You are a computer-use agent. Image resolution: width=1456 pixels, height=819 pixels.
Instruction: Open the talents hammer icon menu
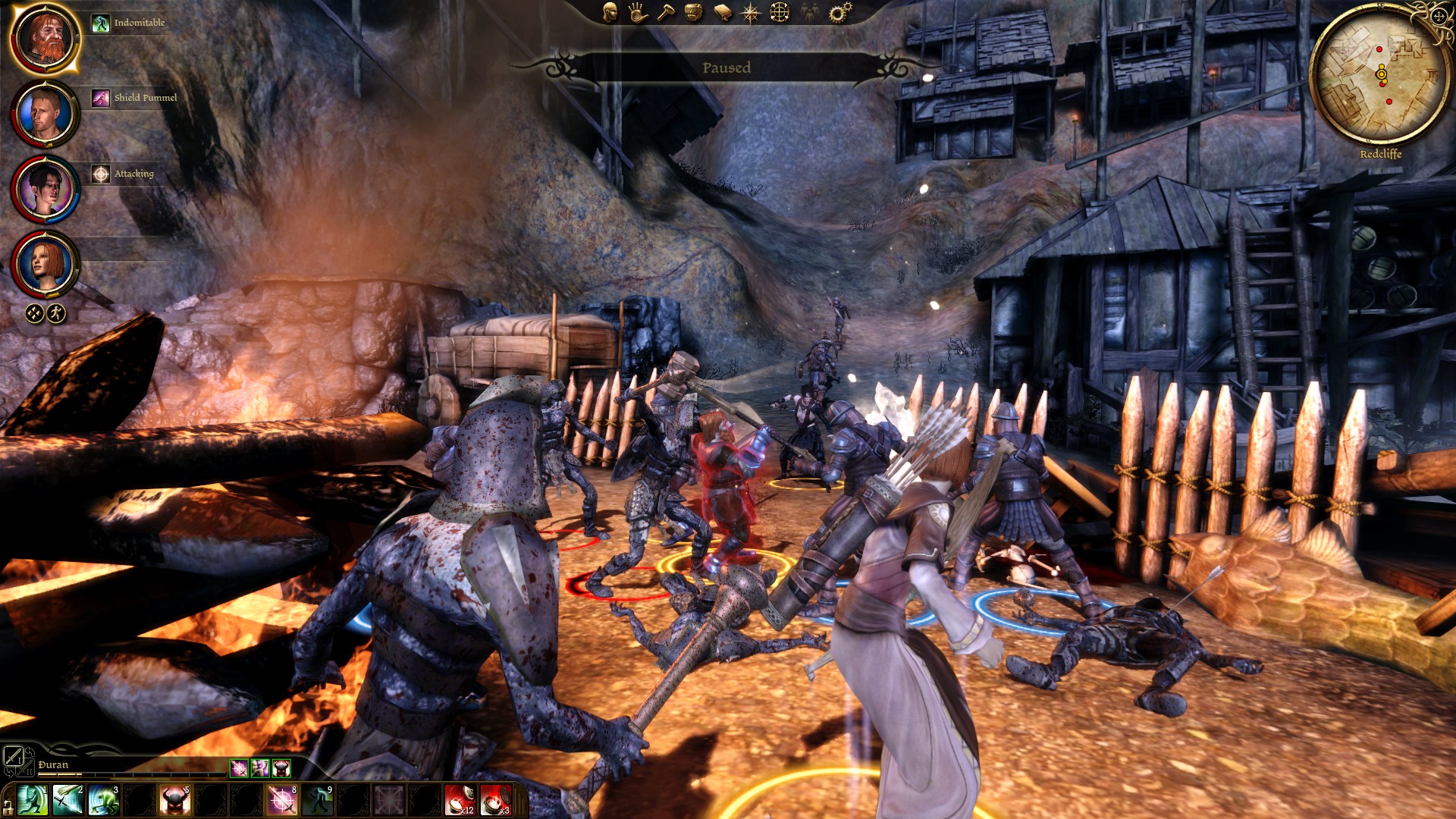point(665,12)
